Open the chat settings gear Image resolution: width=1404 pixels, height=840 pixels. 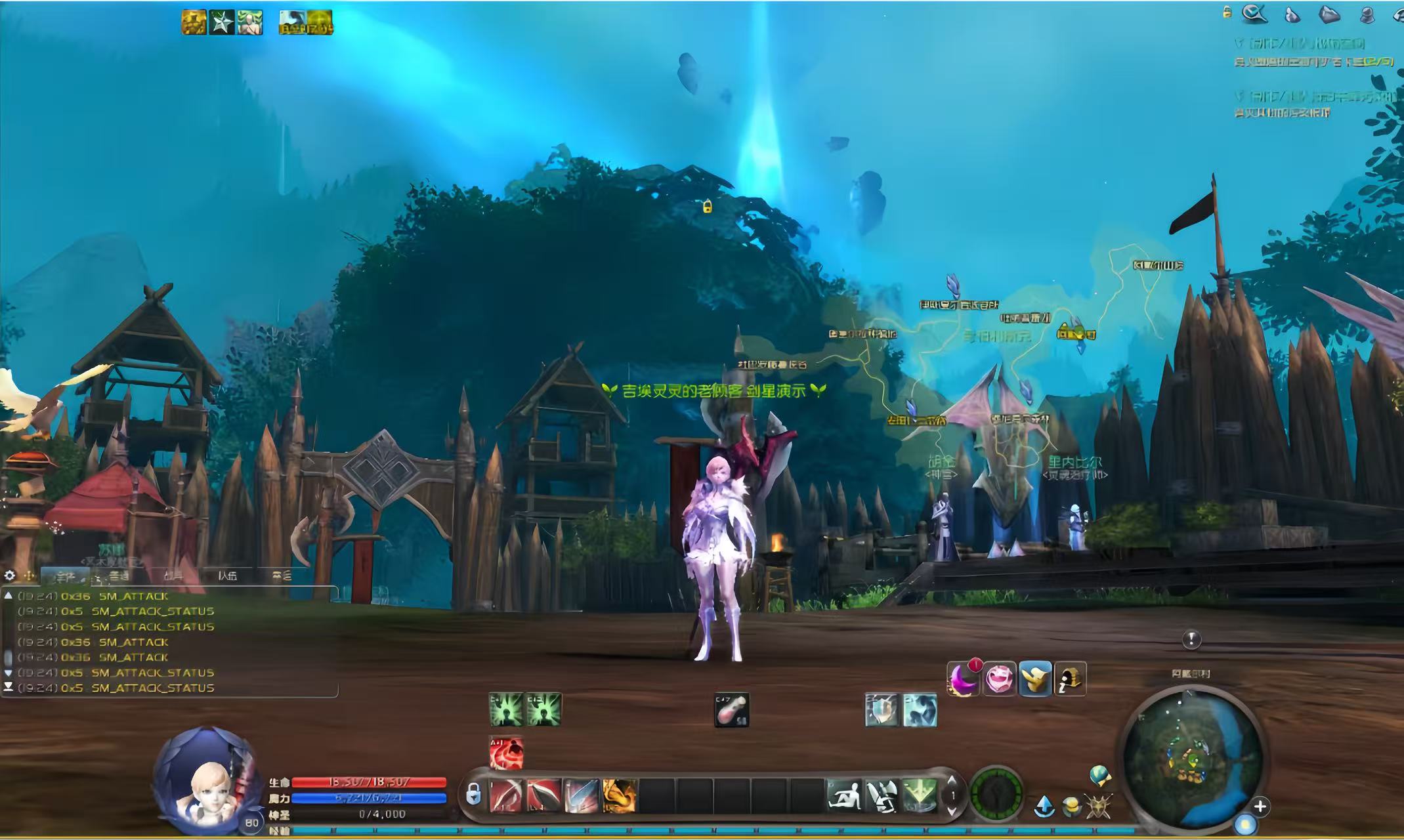[x=10, y=576]
